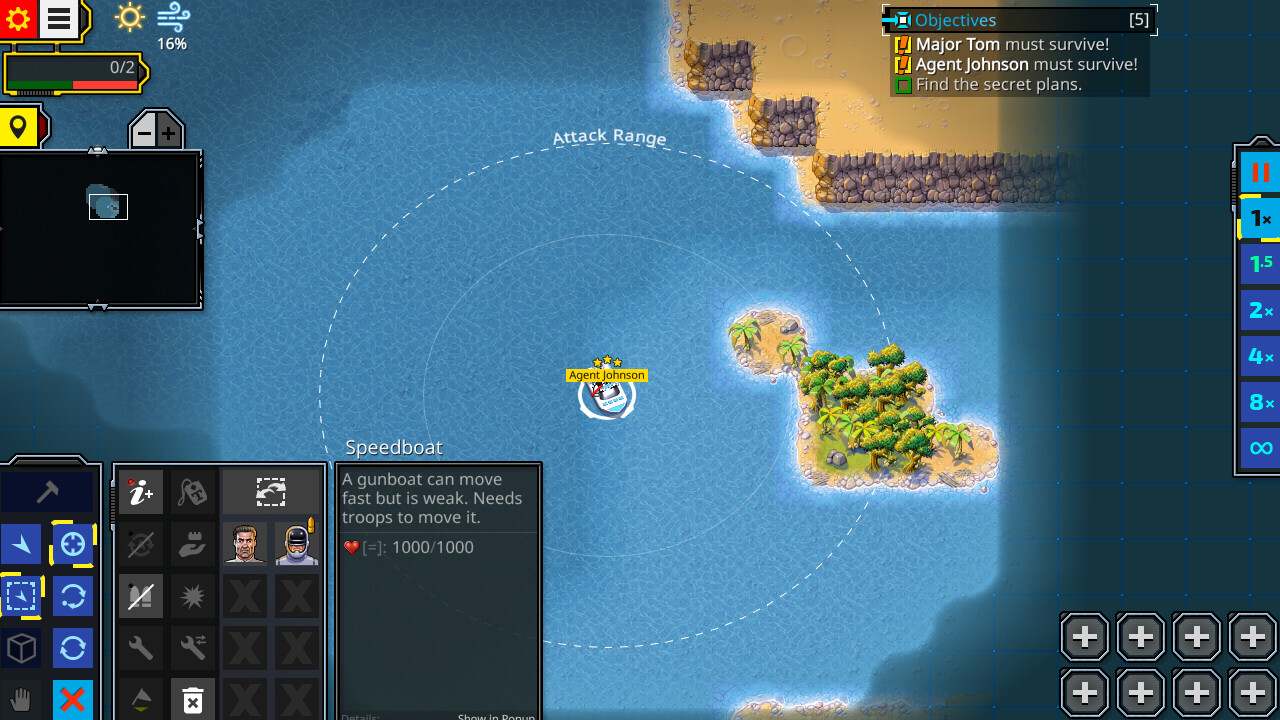This screenshot has width=1280, height=720.
Task: Collapse the minimap panel arrow
Action: tap(97, 152)
